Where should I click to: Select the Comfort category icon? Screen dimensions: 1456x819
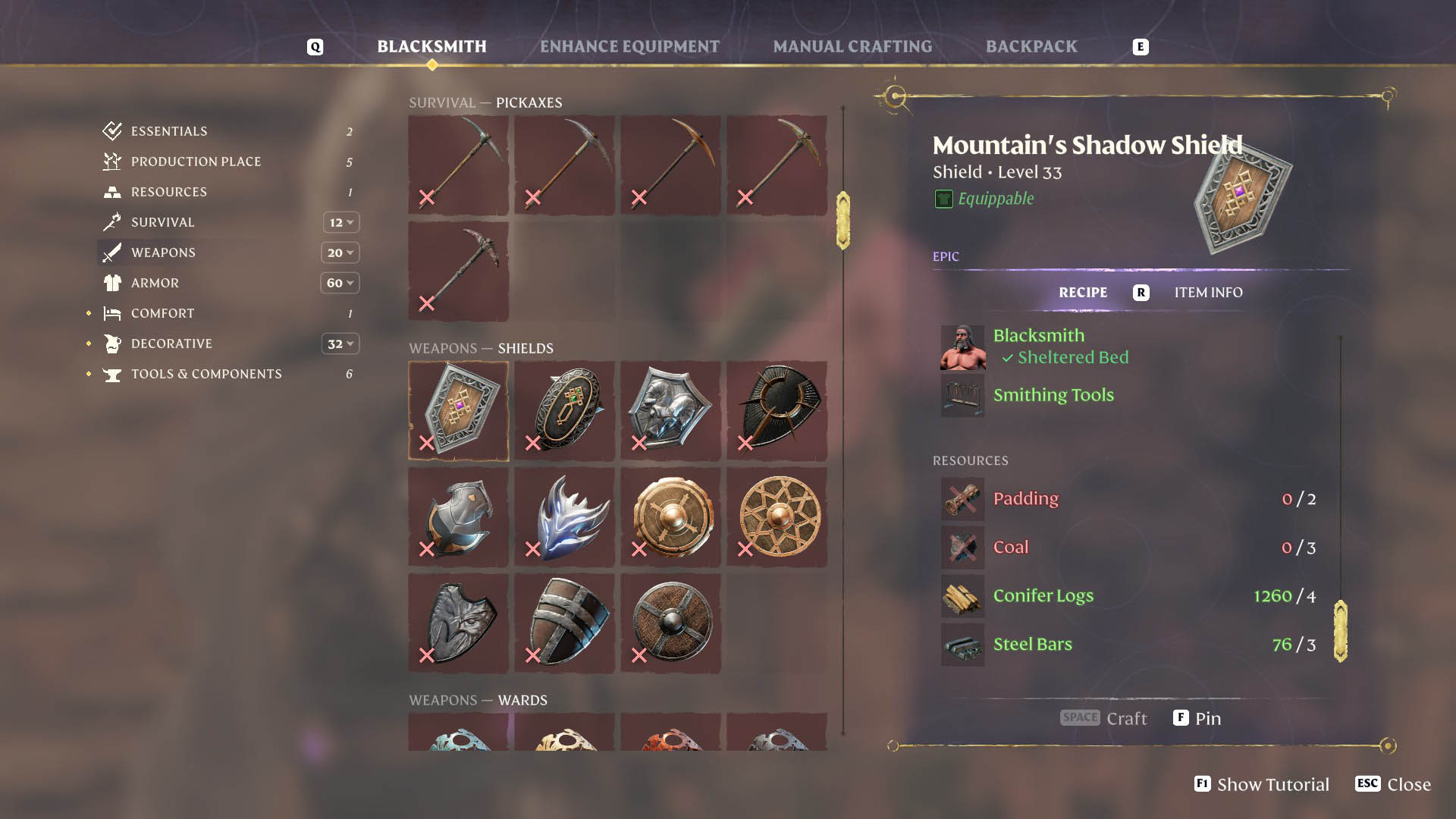click(111, 313)
